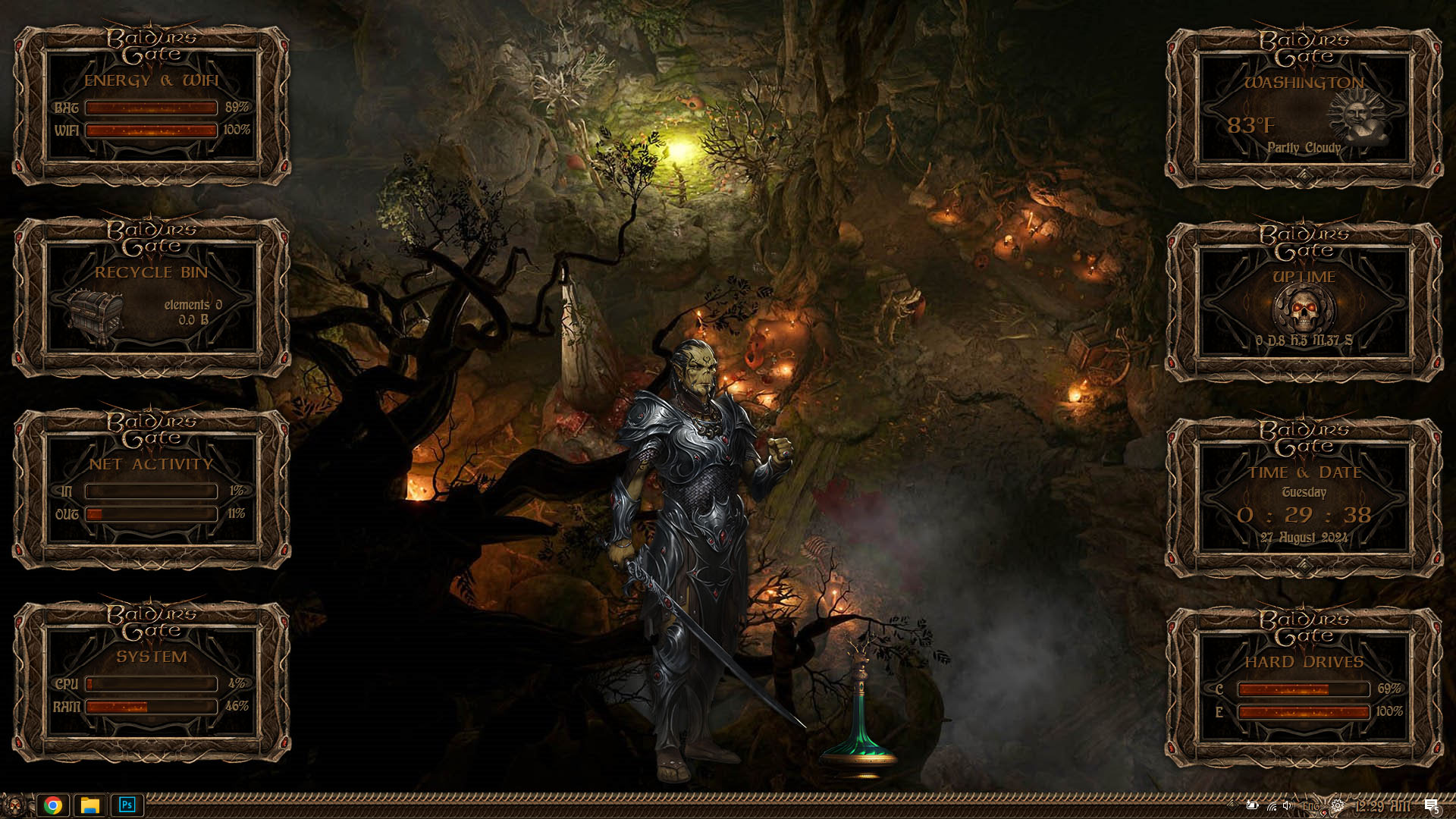
Task: Click the battery icon in the tray
Action: click(1252, 805)
